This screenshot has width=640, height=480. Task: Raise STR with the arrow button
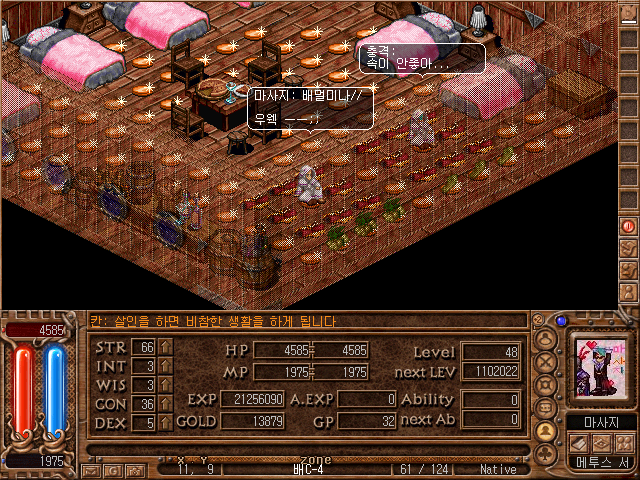point(165,347)
